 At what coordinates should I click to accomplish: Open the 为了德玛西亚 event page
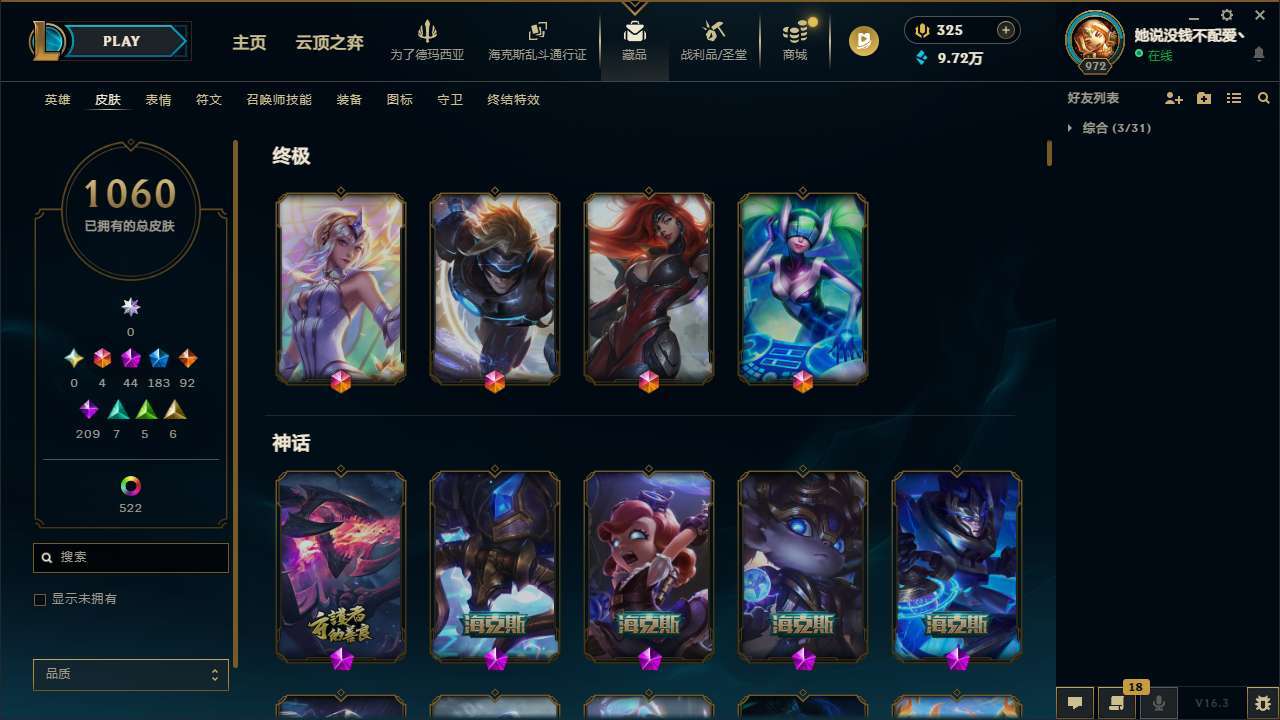(x=429, y=40)
